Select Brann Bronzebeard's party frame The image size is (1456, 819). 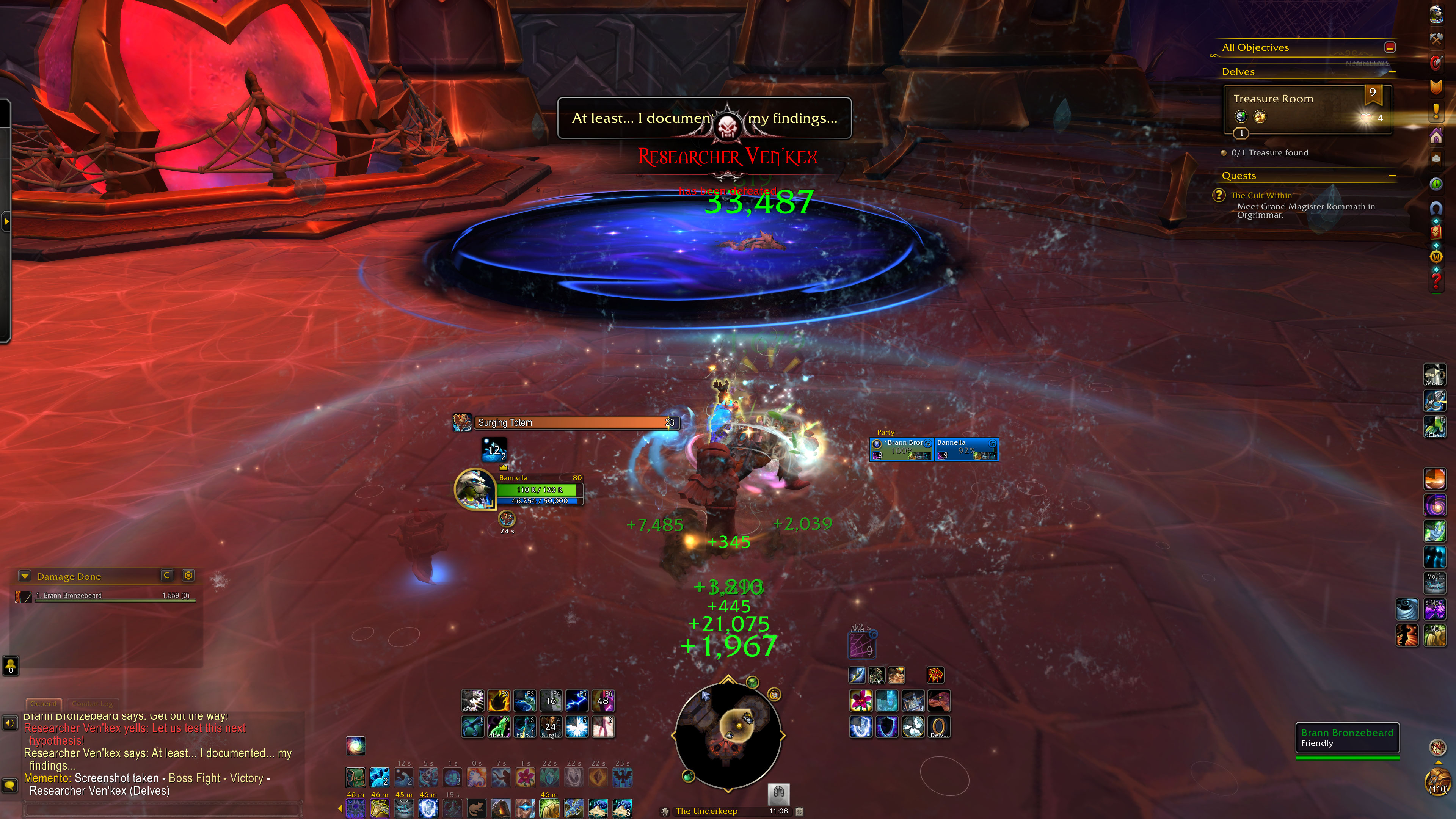[902, 449]
